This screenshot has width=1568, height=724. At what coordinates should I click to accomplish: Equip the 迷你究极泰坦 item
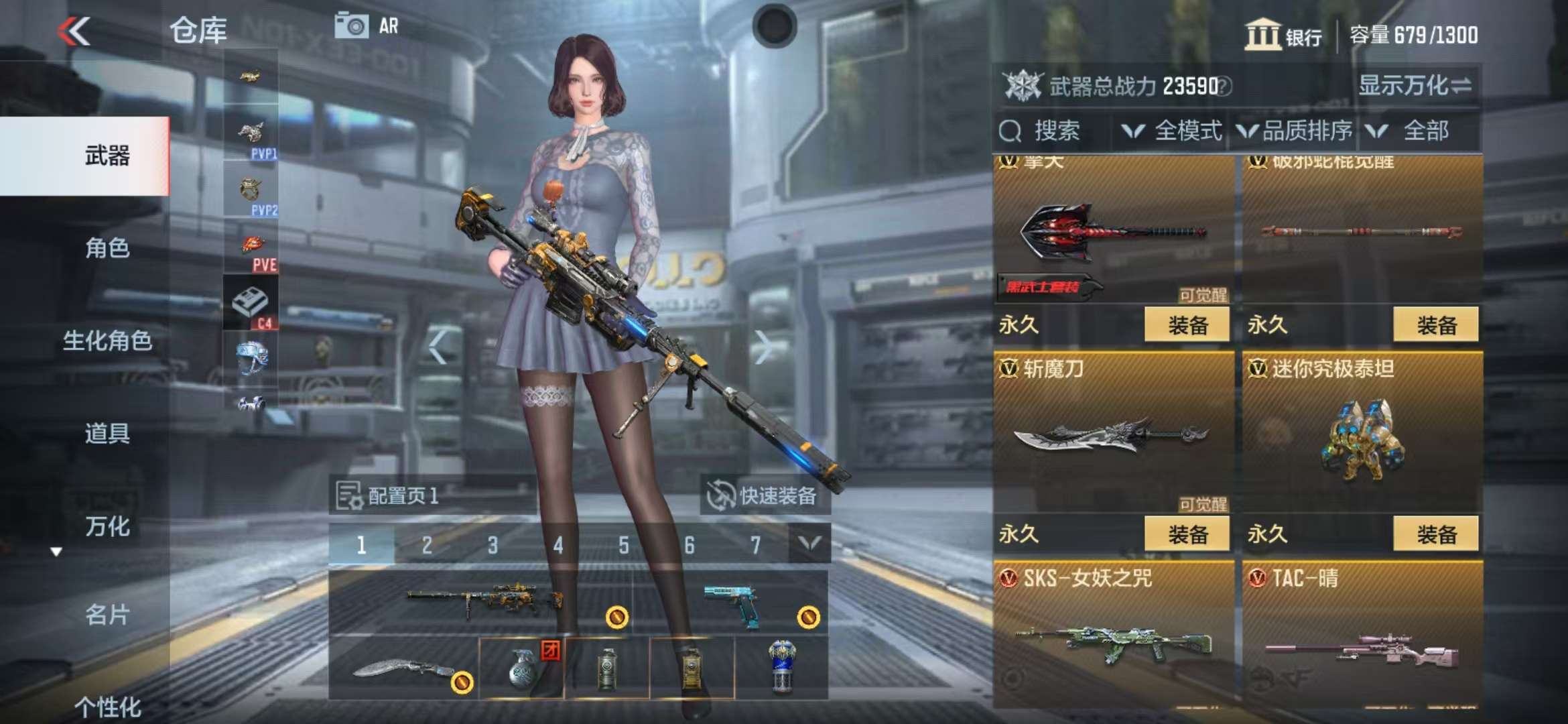click(1435, 534)
